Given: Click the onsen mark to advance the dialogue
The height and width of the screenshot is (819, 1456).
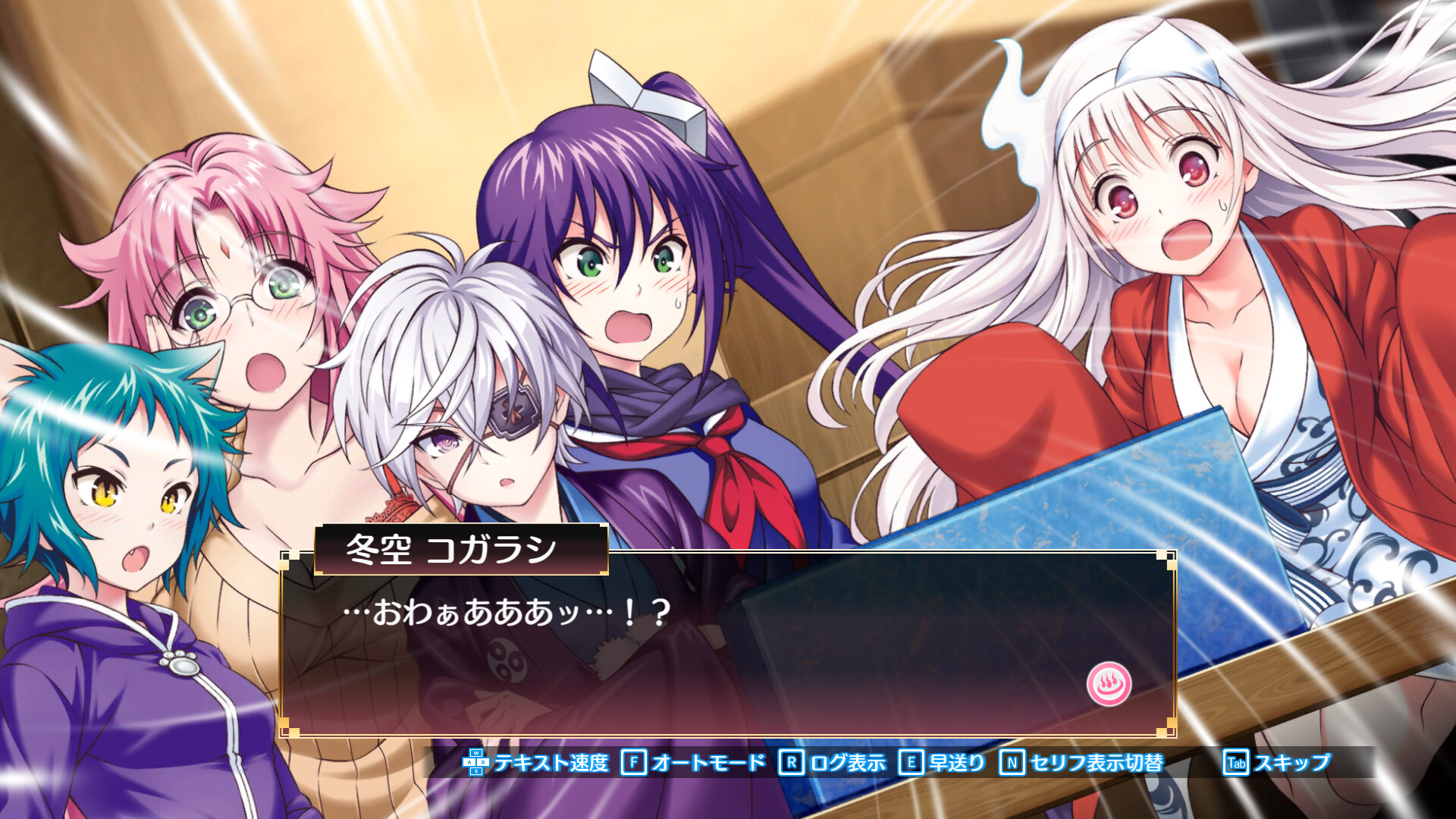Looking at the screenshot, I should [1109, 681].
